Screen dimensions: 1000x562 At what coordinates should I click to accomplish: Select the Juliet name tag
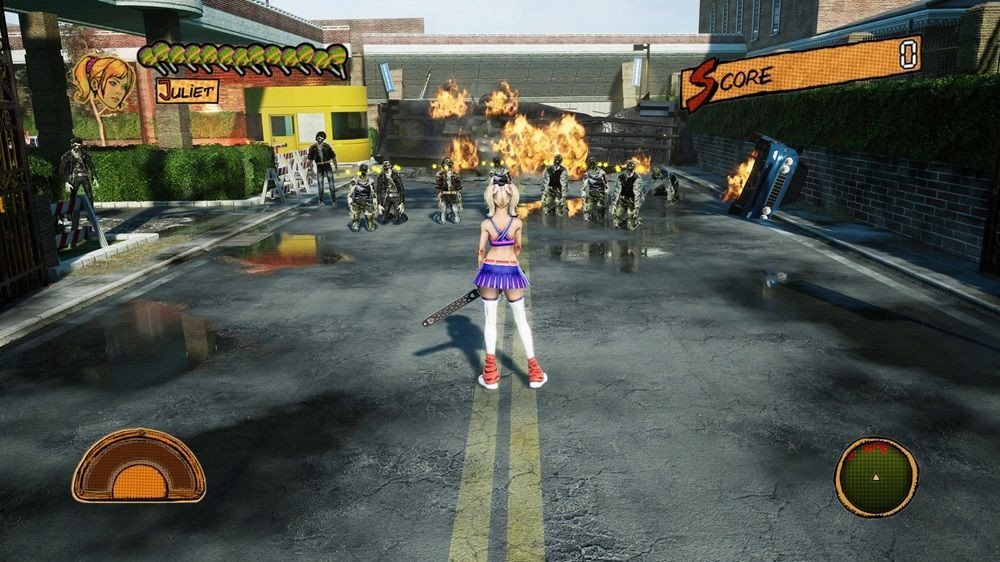click(x=187, y=91)
